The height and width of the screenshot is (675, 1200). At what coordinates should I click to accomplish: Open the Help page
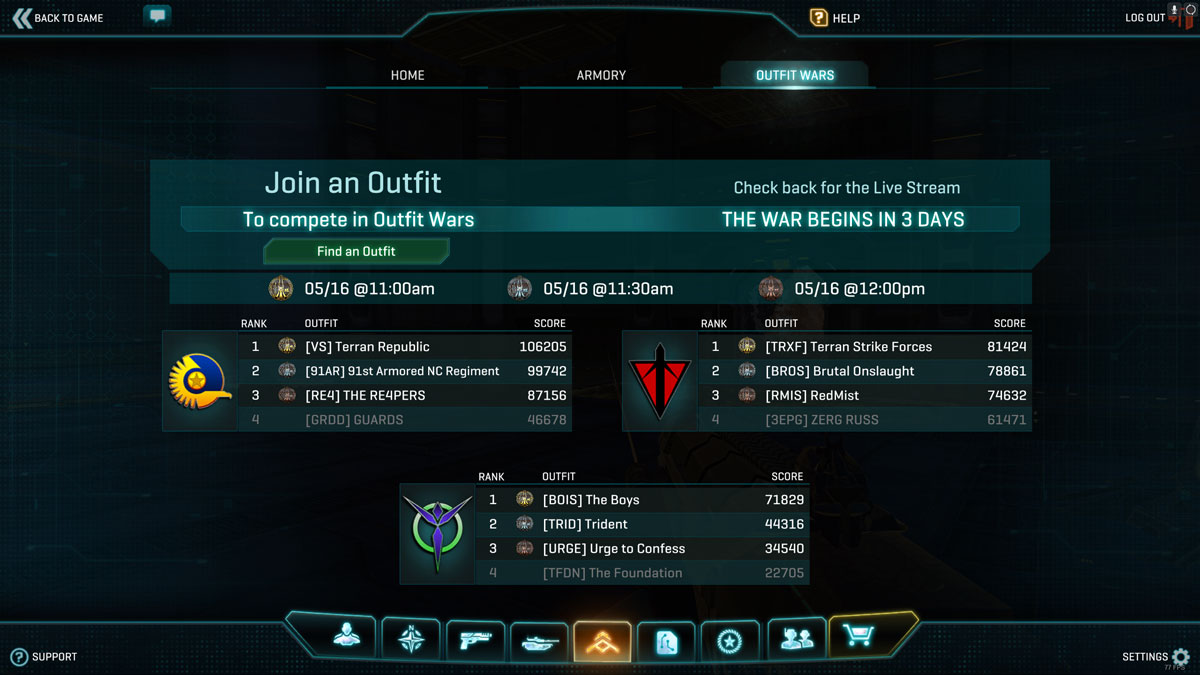835,18
